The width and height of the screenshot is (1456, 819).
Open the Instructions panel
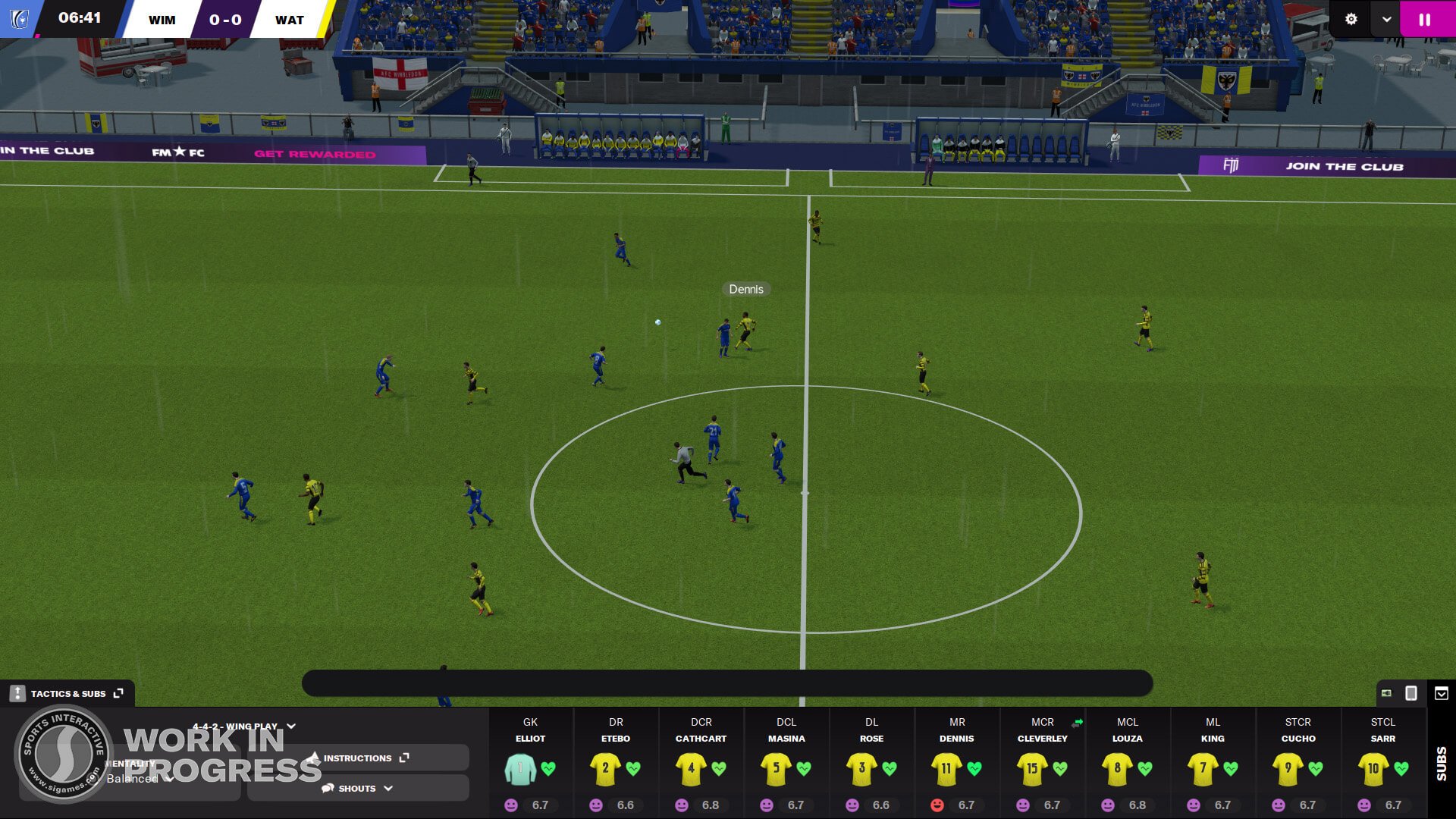pyautogui.click(x=358, y=758)
